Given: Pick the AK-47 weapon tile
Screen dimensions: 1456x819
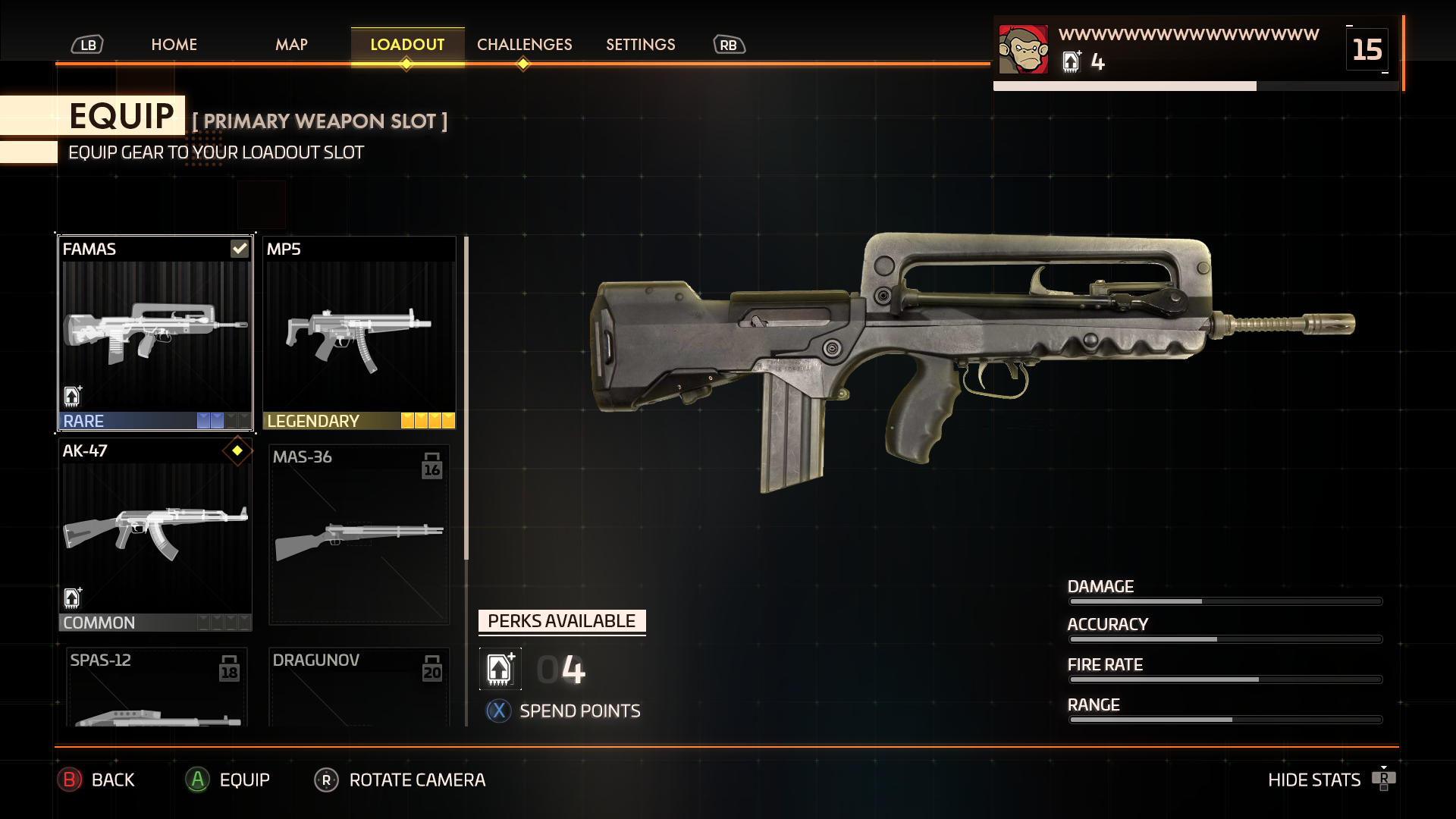Looking at the screenshot, I should (155, 535).
